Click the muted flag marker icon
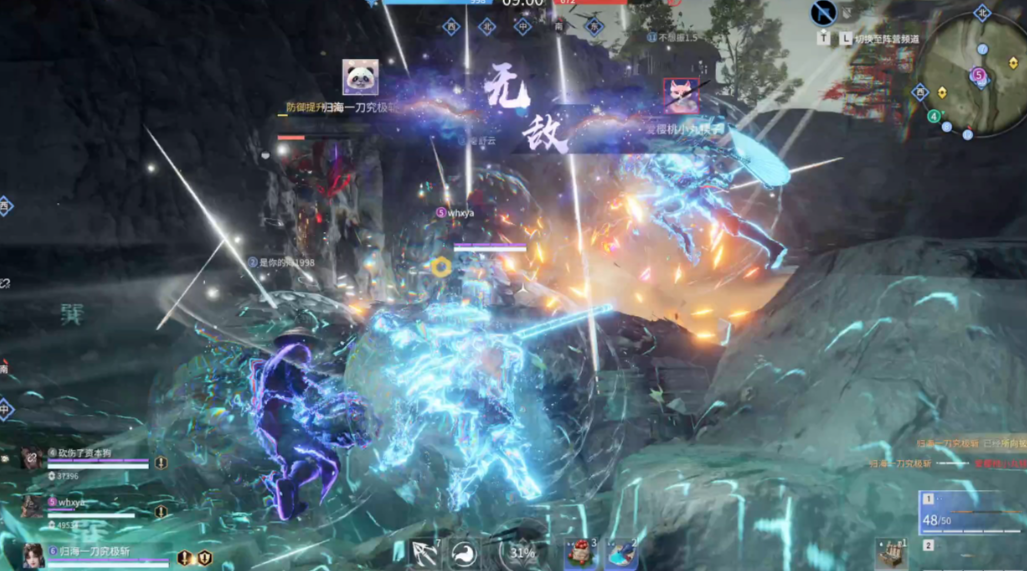Image resolution: width=1027 pixels, height=571 pixels. (x=823, y=13)
